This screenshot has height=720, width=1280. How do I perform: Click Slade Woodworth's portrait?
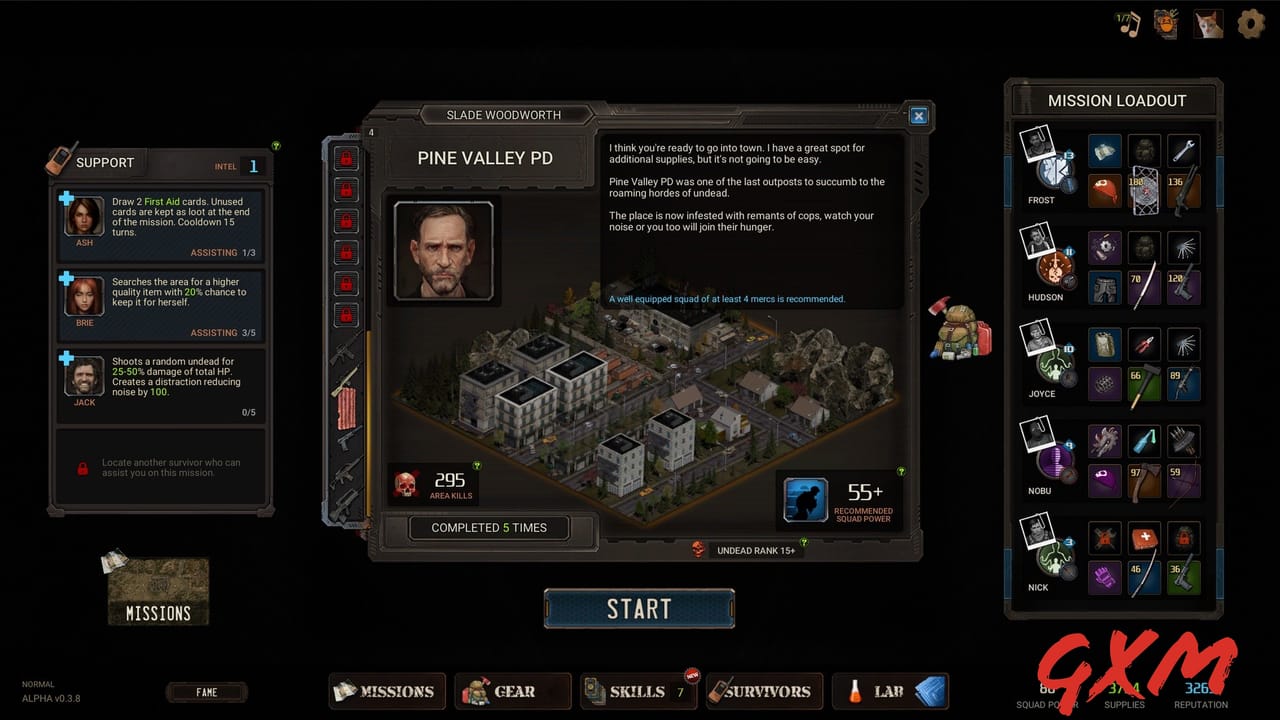[443, 253]
